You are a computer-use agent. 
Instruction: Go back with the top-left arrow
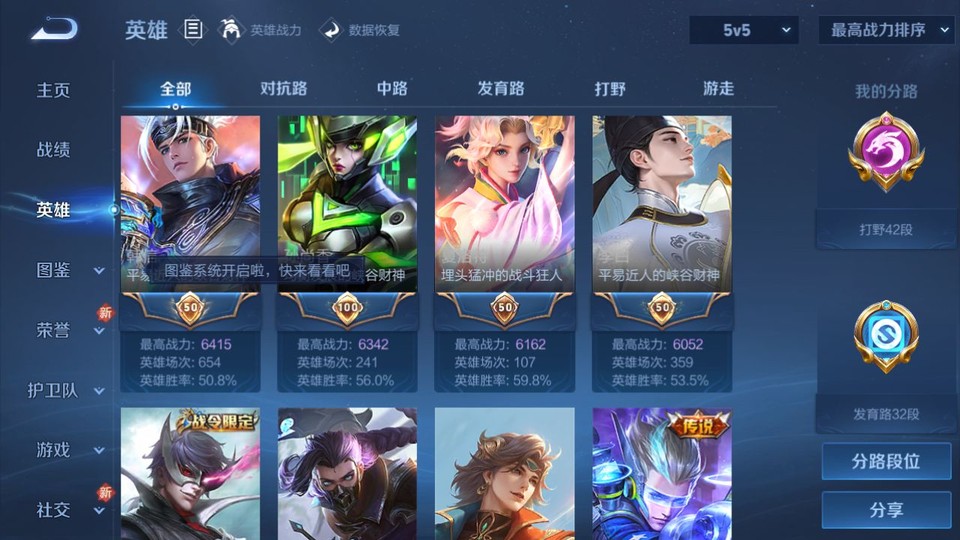point(53,29)
